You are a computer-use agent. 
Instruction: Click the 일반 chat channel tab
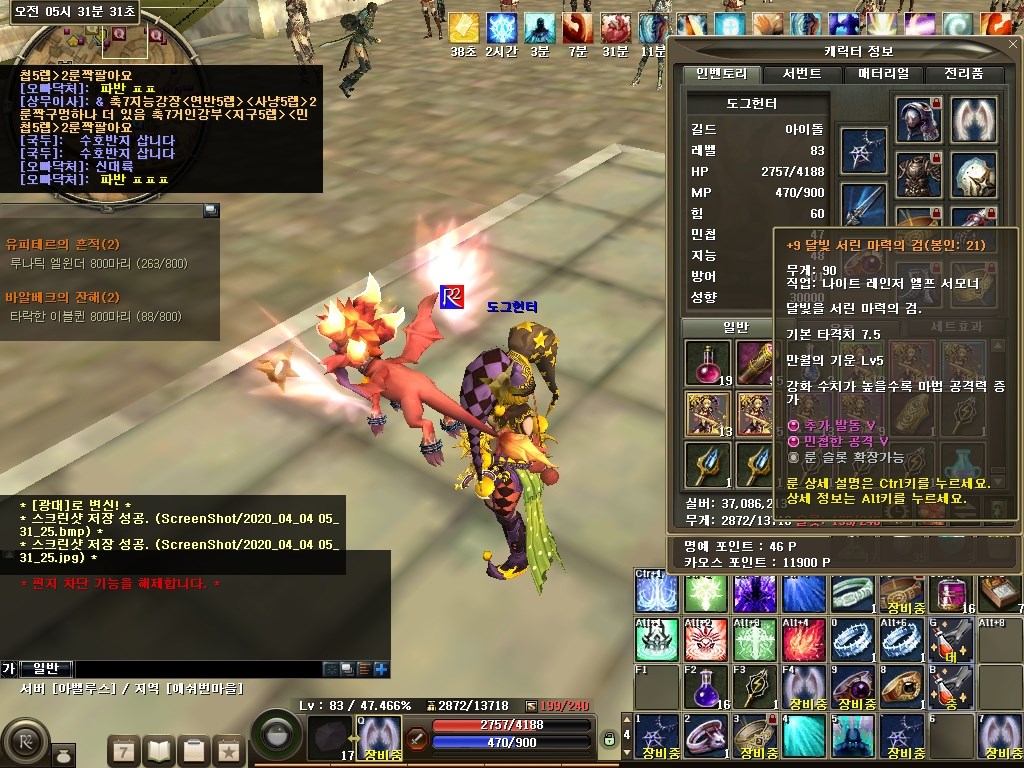click(46, 669)
